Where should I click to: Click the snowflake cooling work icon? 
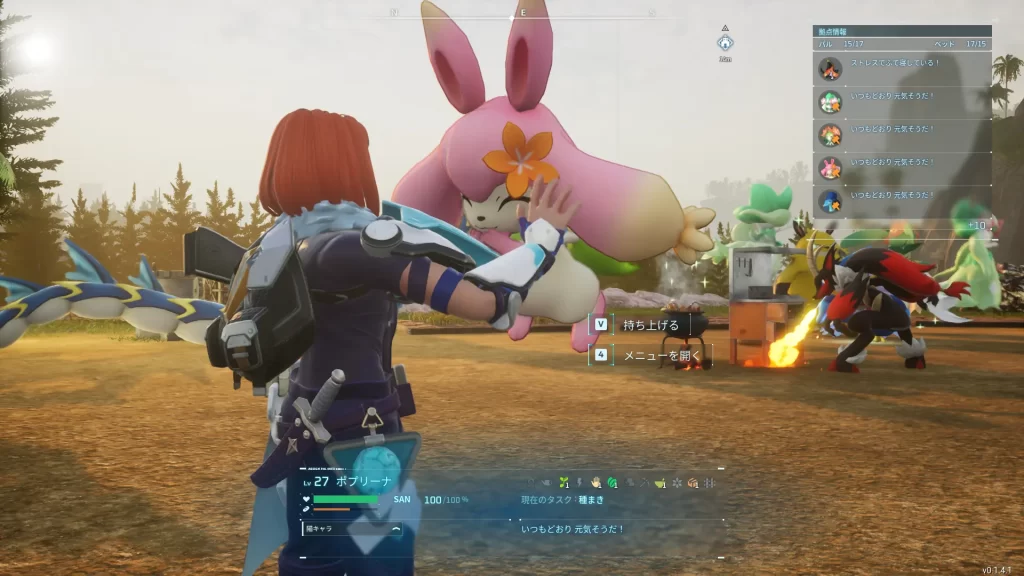[676, 483]
